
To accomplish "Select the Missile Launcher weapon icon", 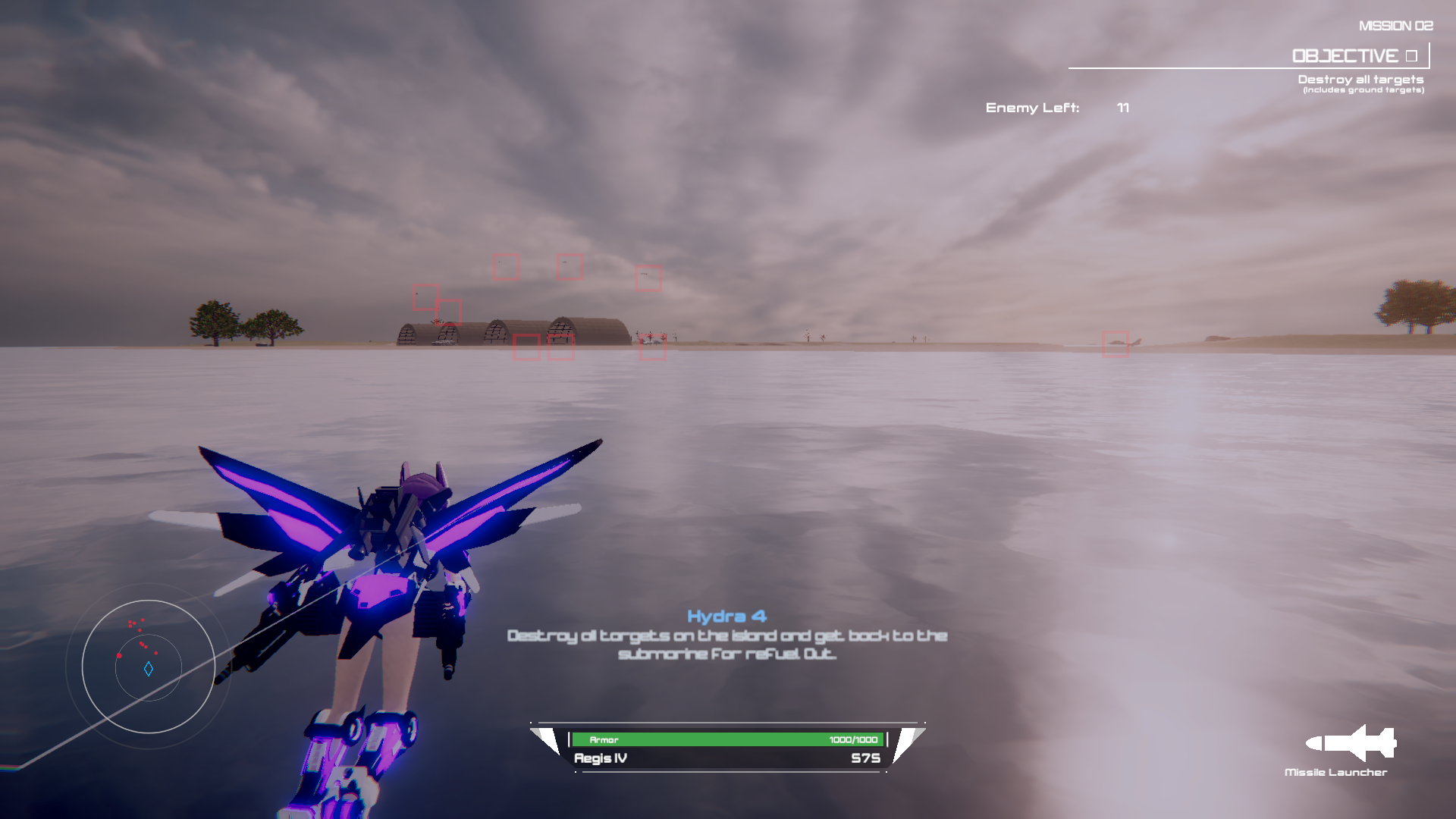I will [1351, 743].
